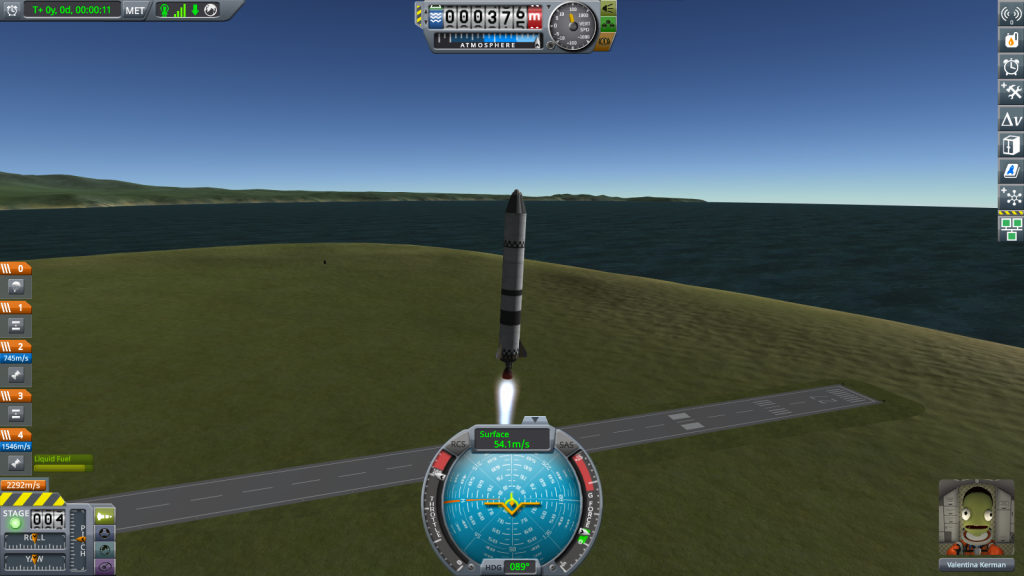Screen dimensions: 1024x576
Task: Open the wrench and screwdriver toolbar app
Action: pyautogui.click(x=1011, y=92)
